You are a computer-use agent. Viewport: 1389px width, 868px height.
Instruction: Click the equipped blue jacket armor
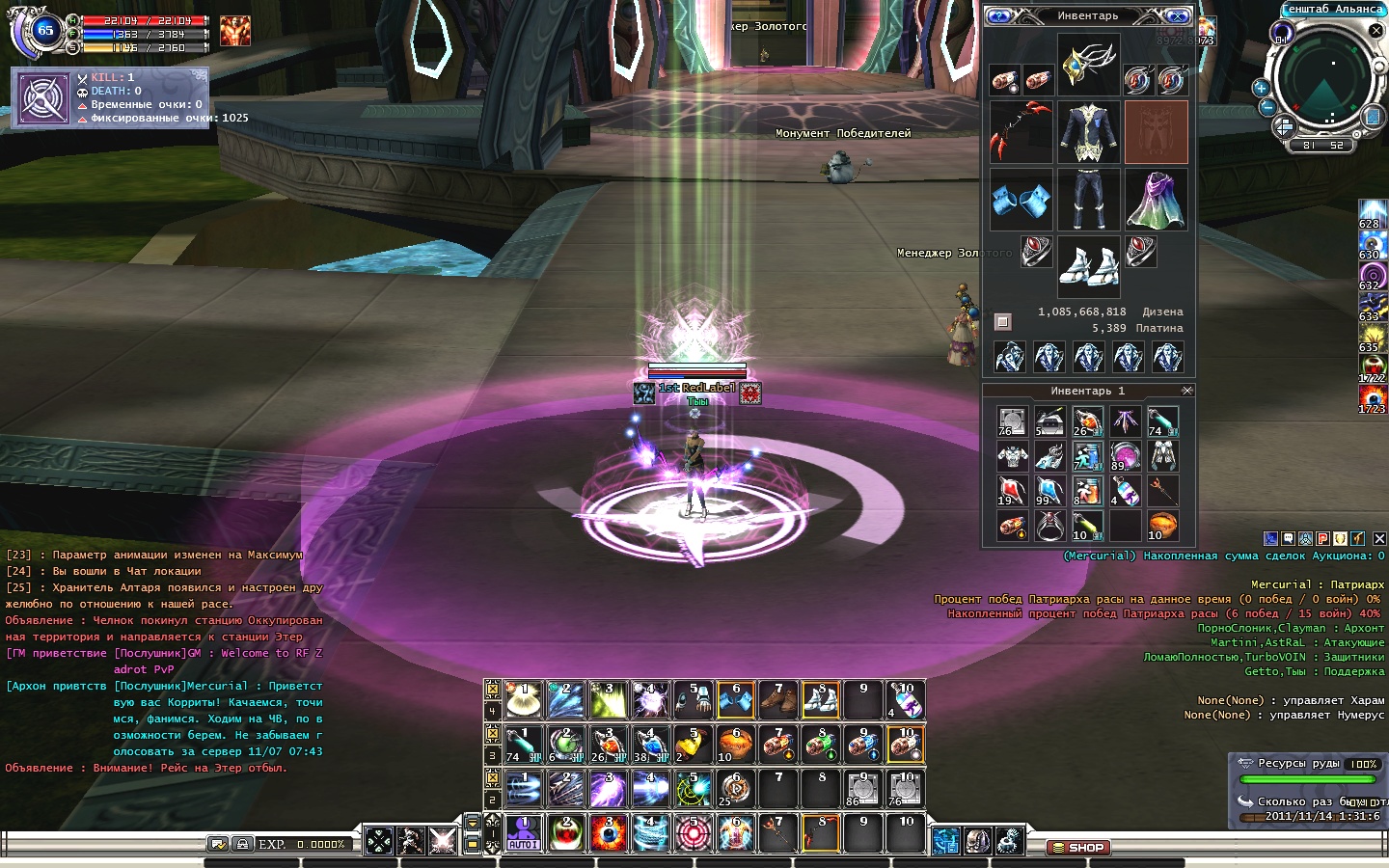coord(1088,132)
